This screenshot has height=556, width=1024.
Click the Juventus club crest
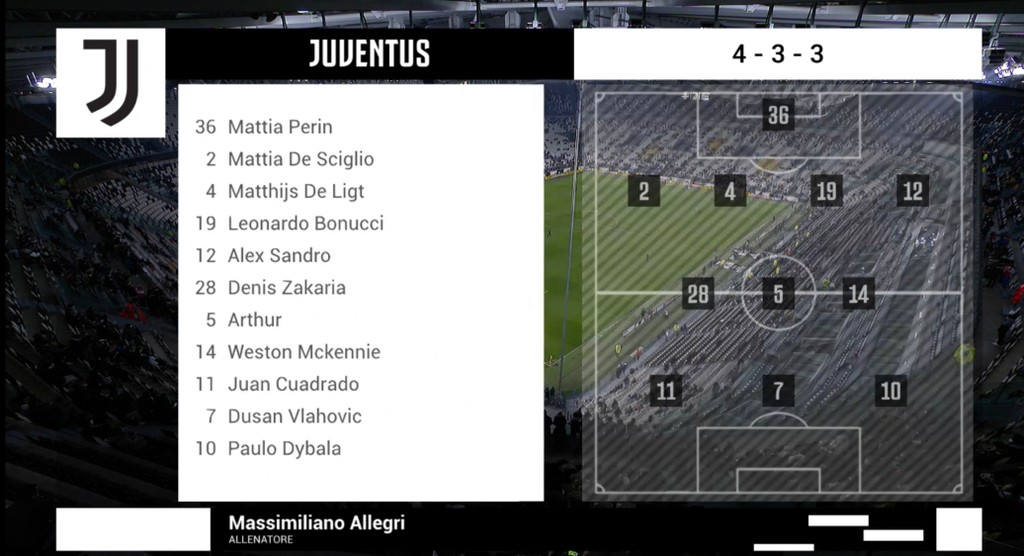click(110, 82)
